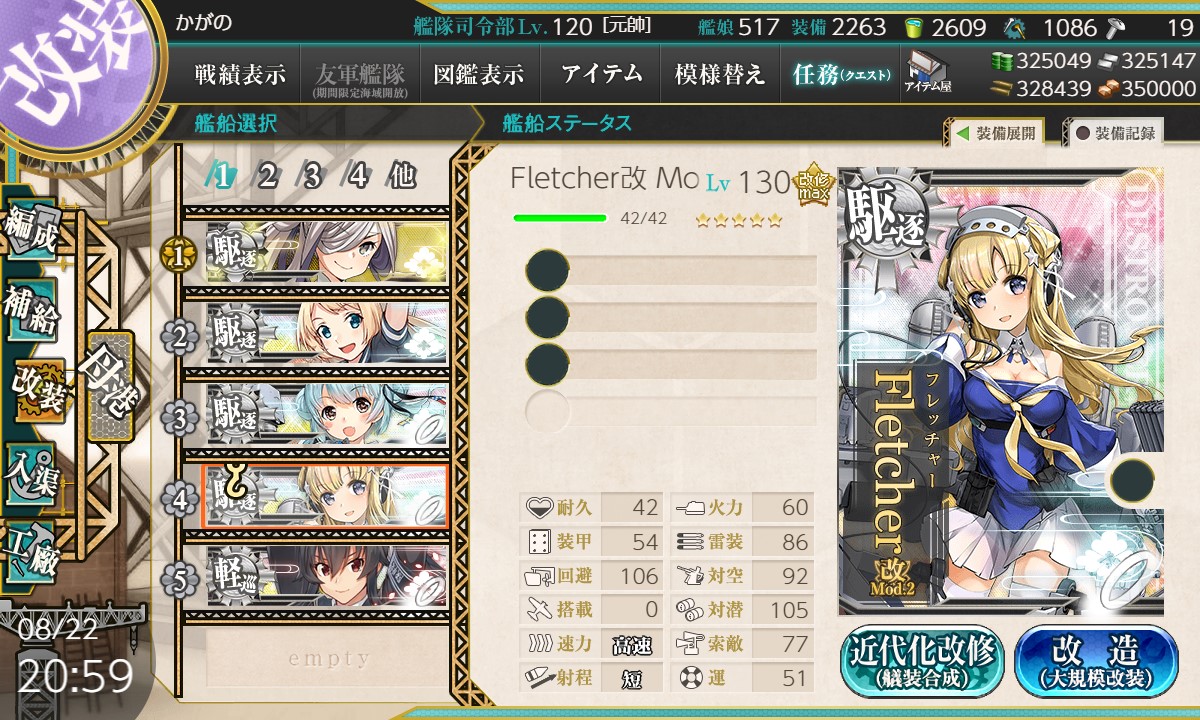Viewport: 1200px width, 720px height.
Task: Click the 改造 remodel button
Action: click(1096, 662)
